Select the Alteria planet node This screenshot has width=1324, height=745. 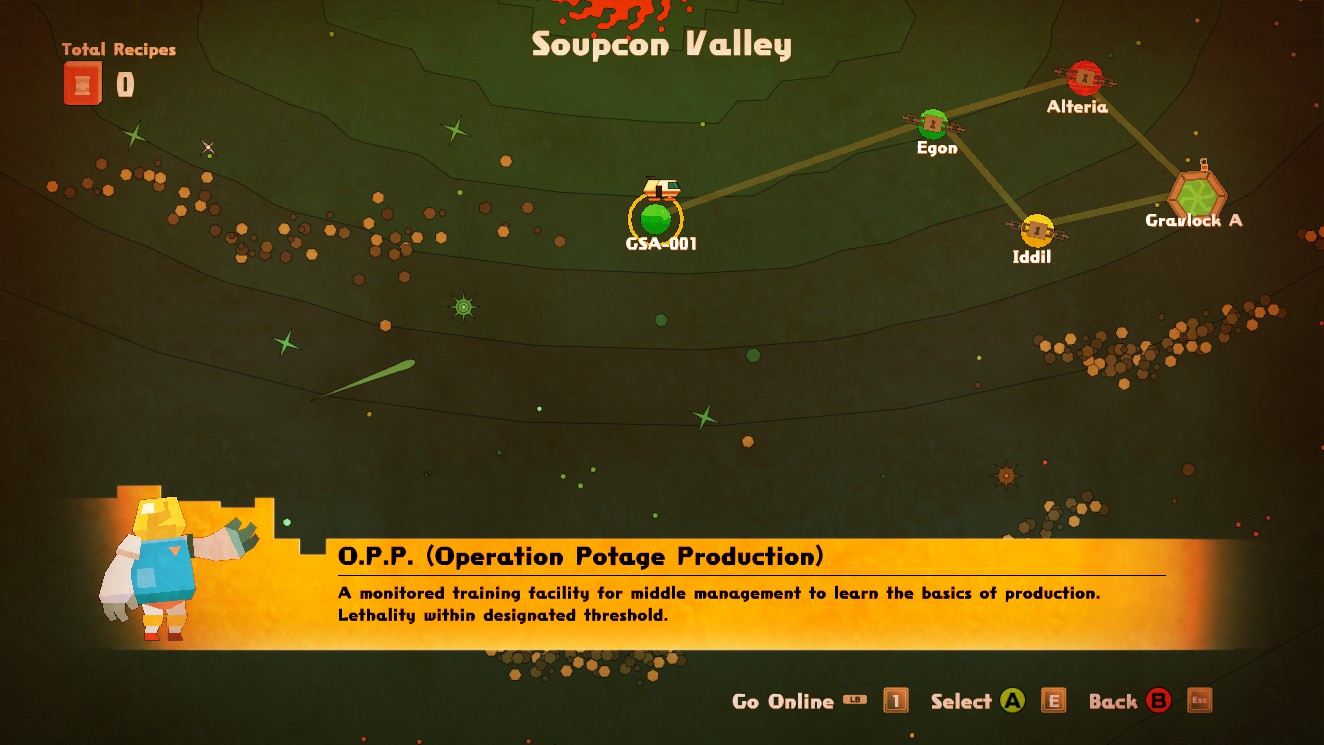click(x=1084, y=79)
